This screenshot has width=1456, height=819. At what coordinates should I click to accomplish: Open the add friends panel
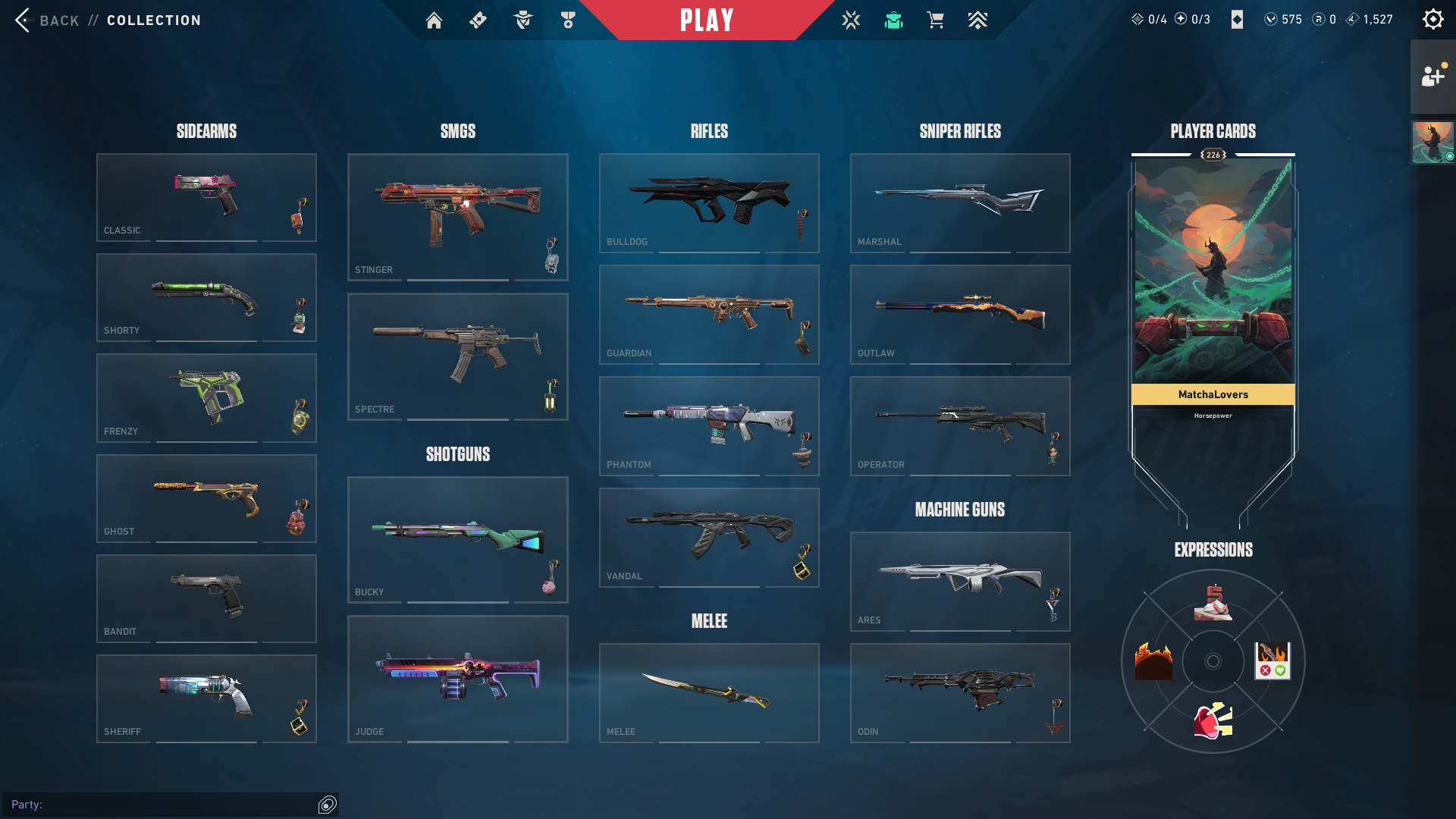1432,76
